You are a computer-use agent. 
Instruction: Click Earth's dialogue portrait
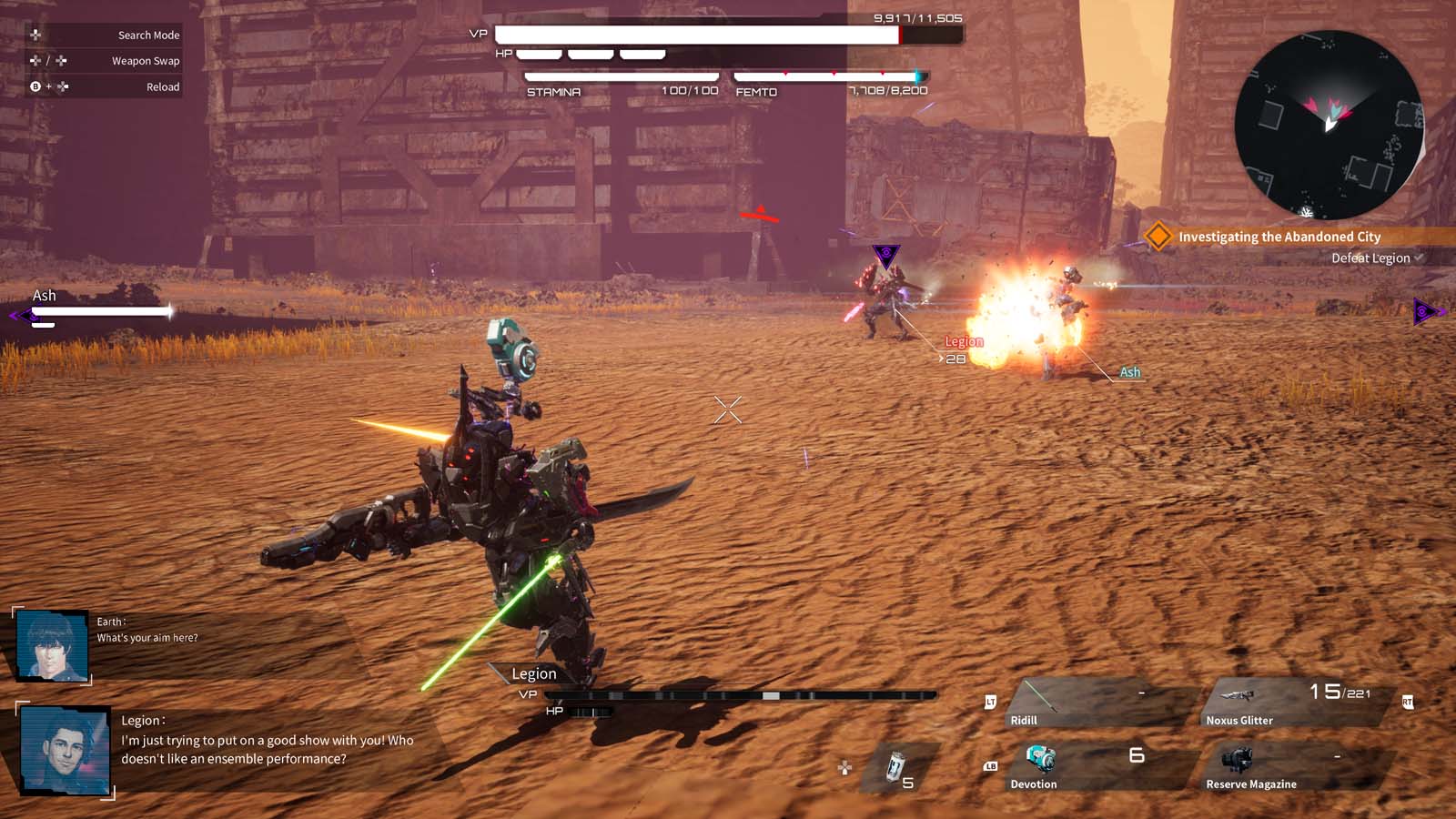coord(53,645)
